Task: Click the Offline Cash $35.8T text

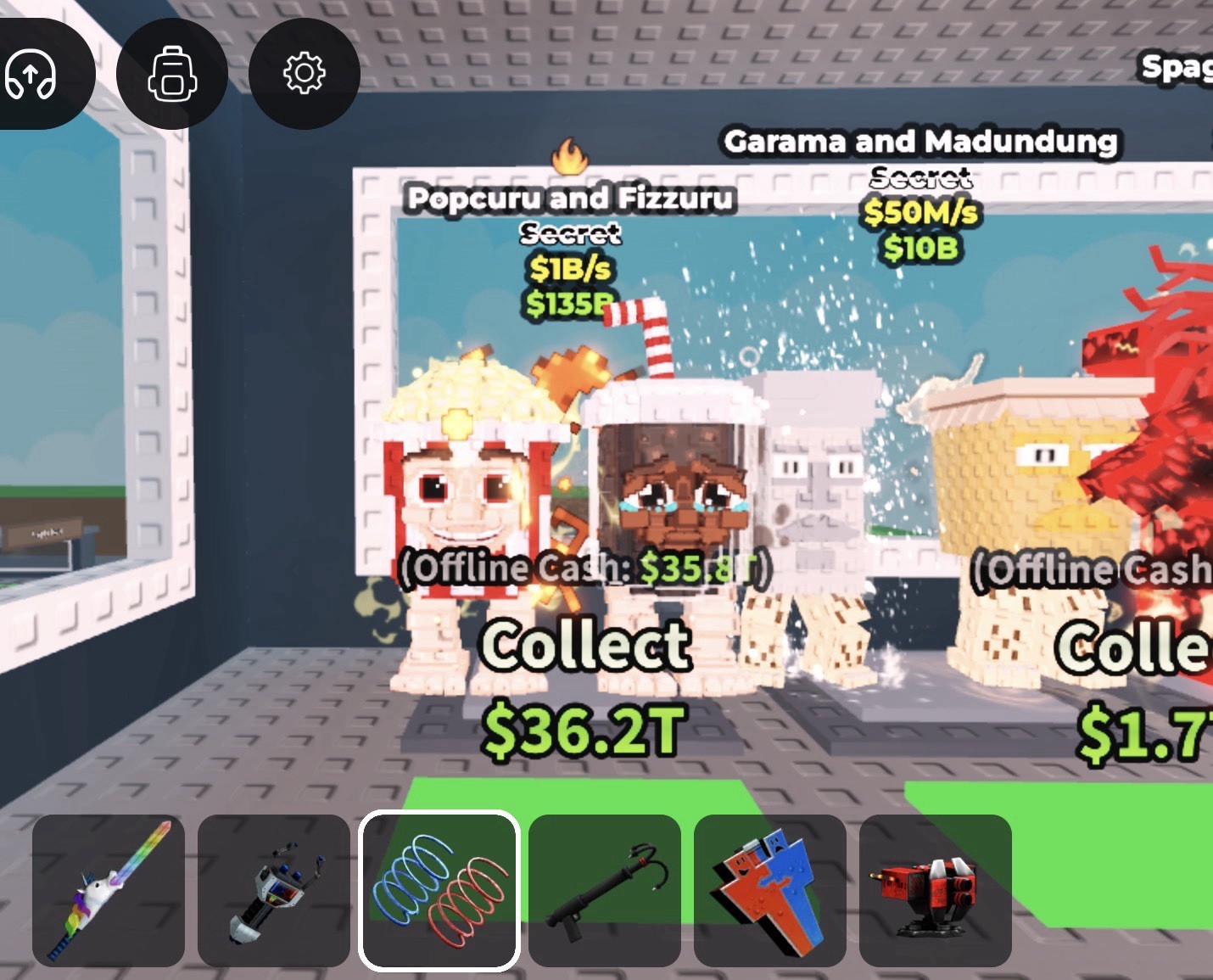Action: 586,567
